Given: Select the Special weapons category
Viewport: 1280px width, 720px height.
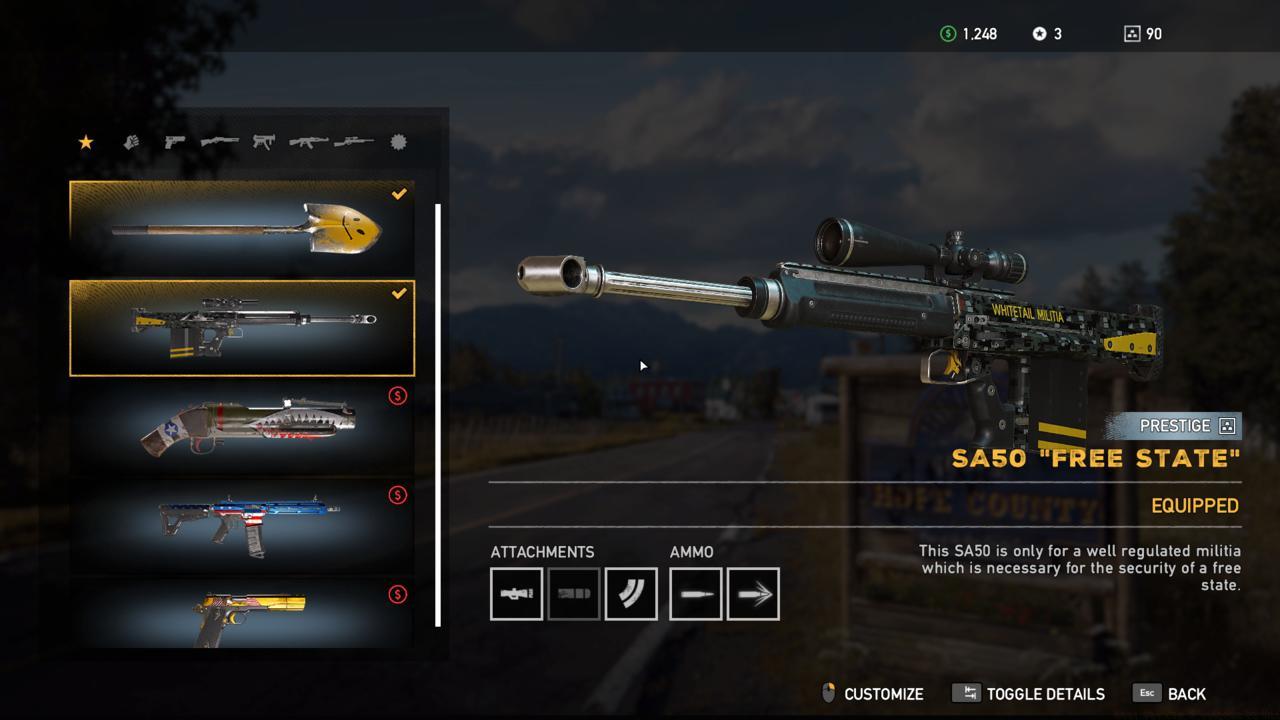Looking at the screenshot, I should [397, 142].
